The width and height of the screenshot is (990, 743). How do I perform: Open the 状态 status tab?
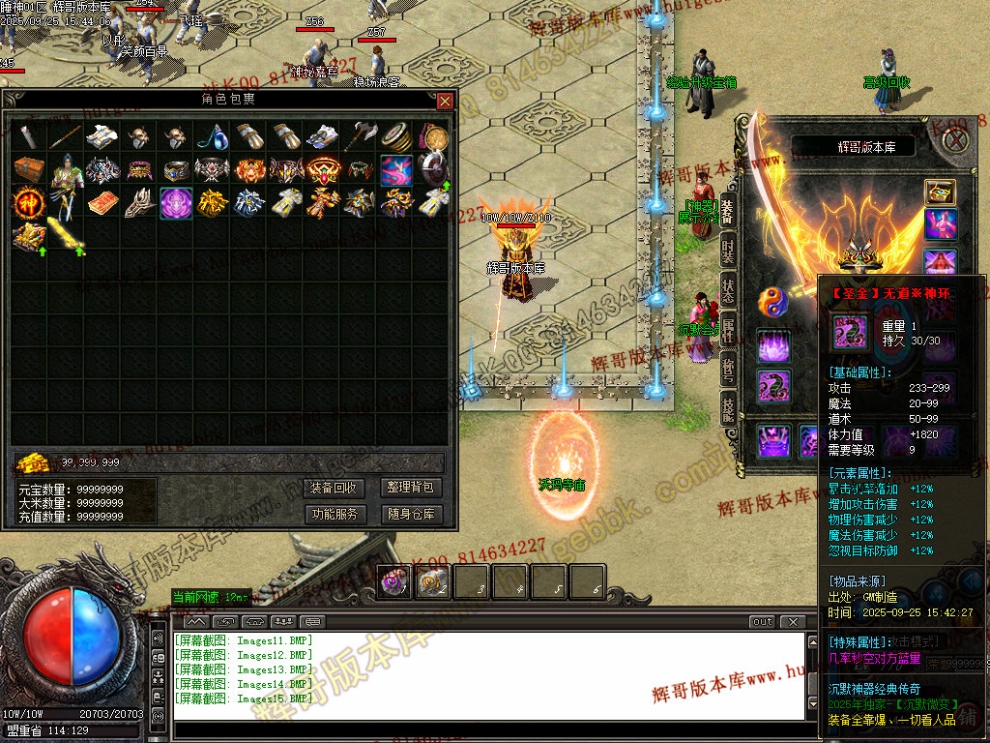728,290
